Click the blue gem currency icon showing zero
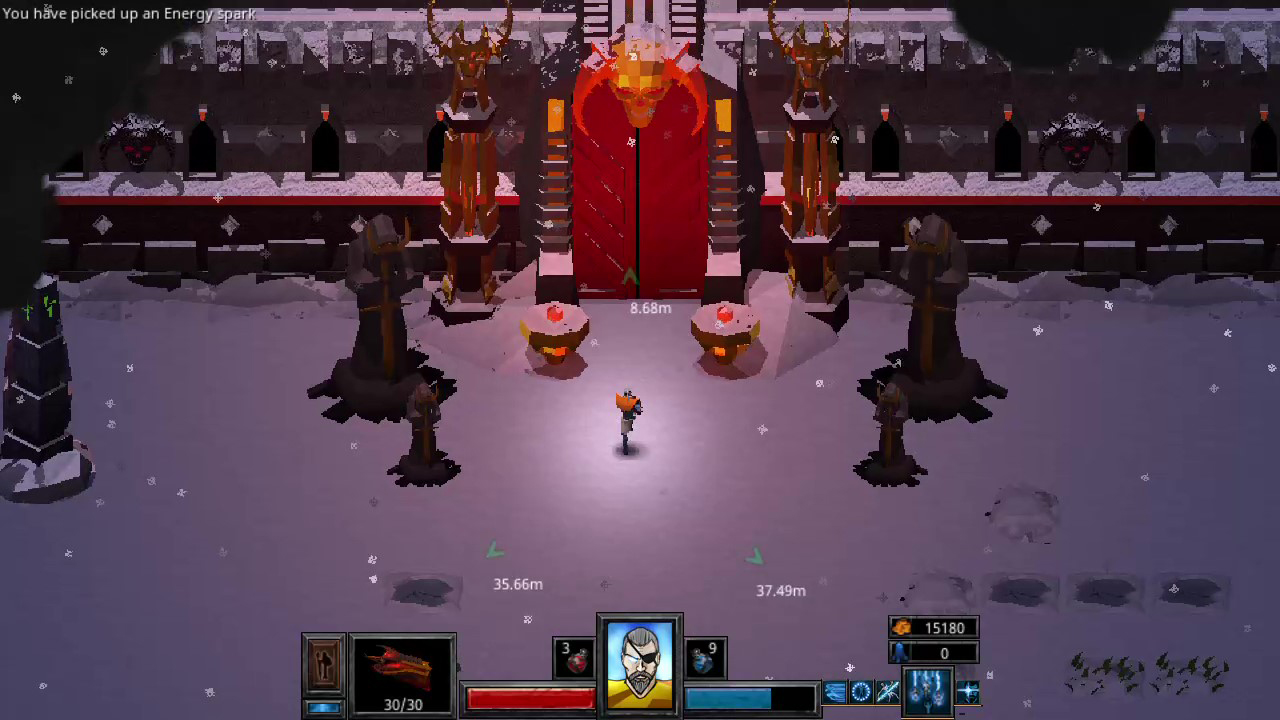Viewport: 1280px width, 720px height. pos(900,653)
